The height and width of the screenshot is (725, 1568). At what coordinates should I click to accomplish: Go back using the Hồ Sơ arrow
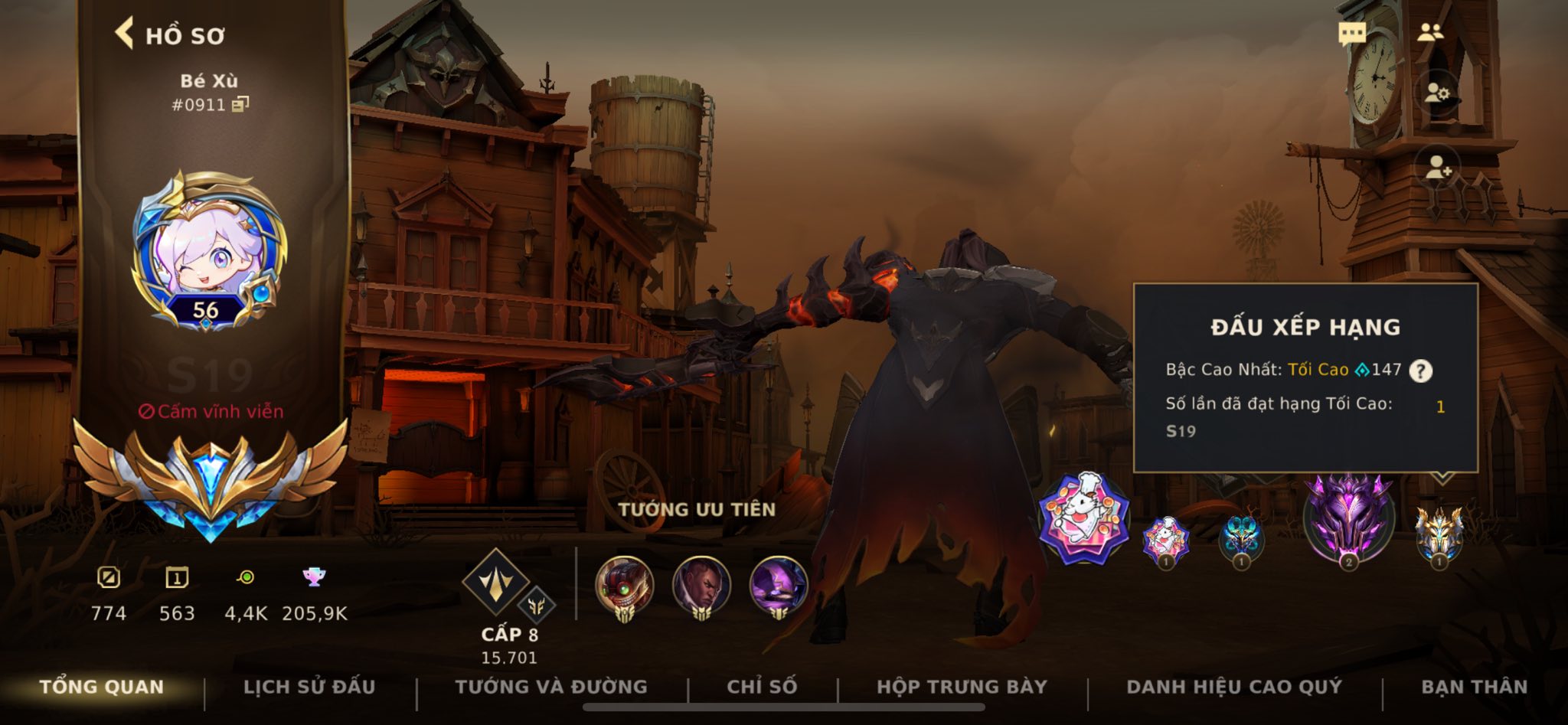click(x=125, y=34)
